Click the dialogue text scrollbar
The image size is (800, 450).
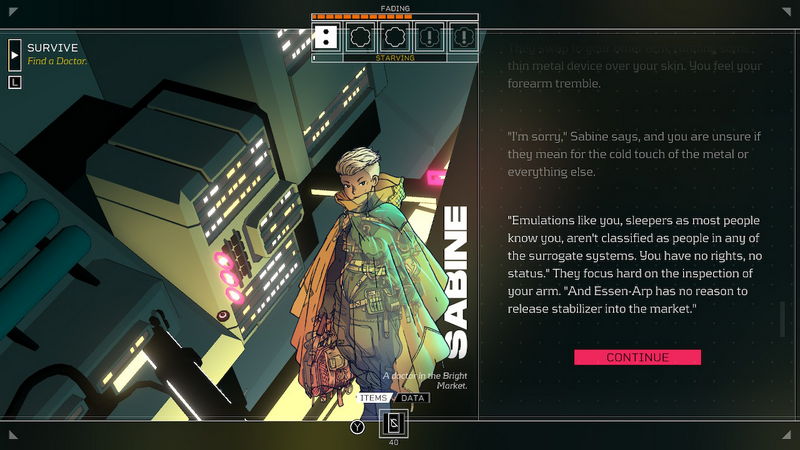pos(783,320)
